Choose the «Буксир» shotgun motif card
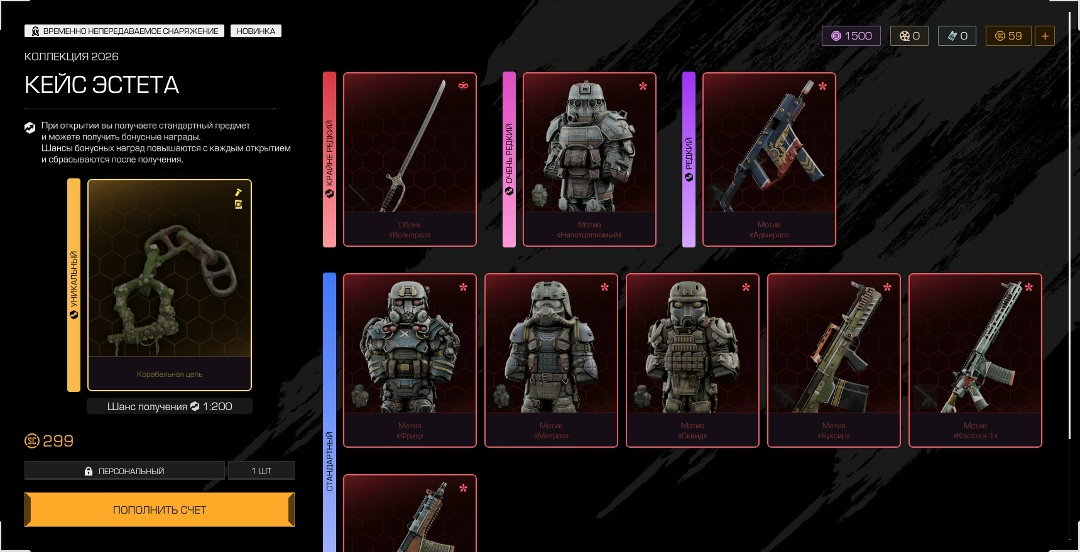The image size is (1080, 552). (833, 359)
